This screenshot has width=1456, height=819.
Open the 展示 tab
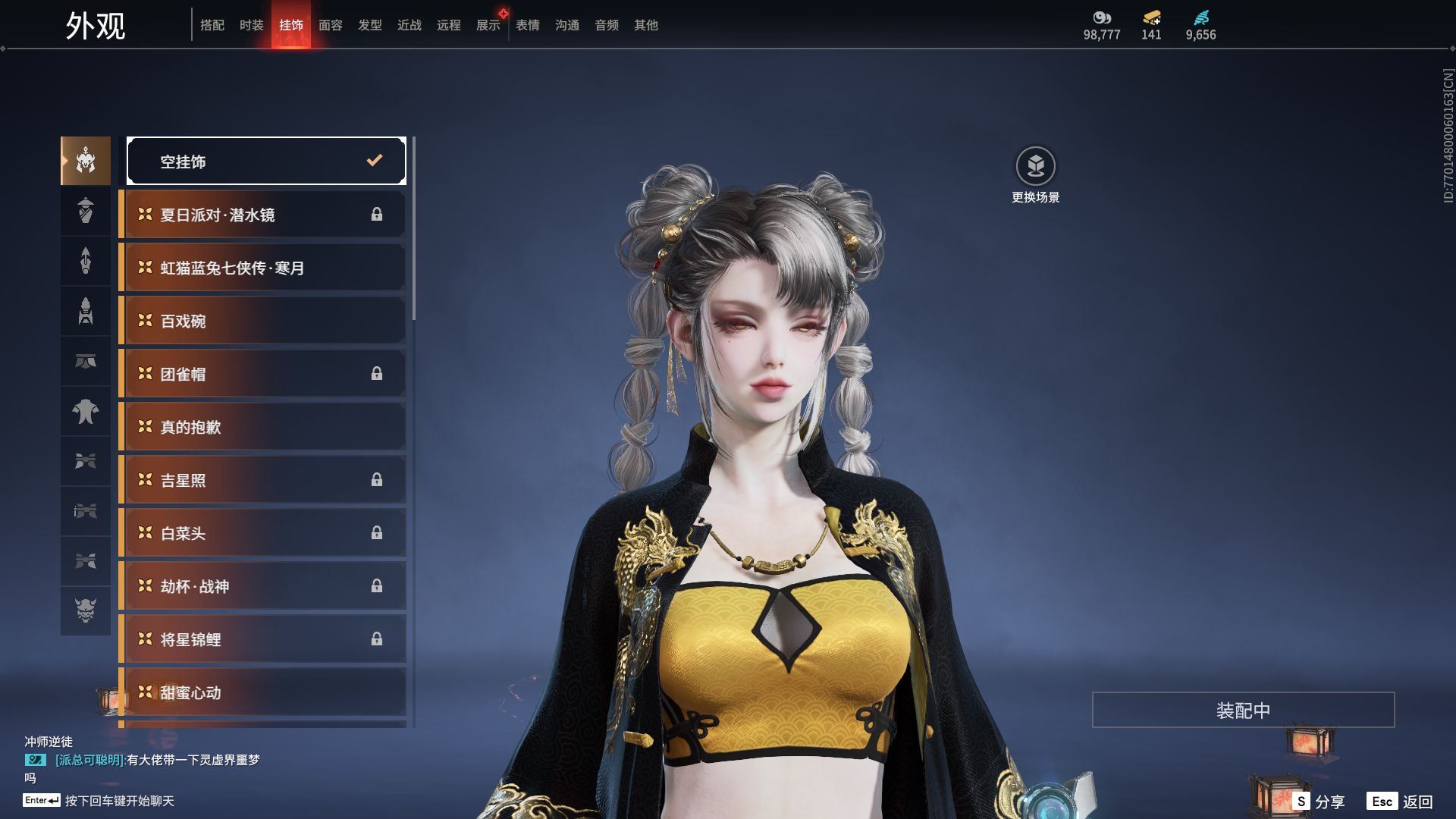488,25
